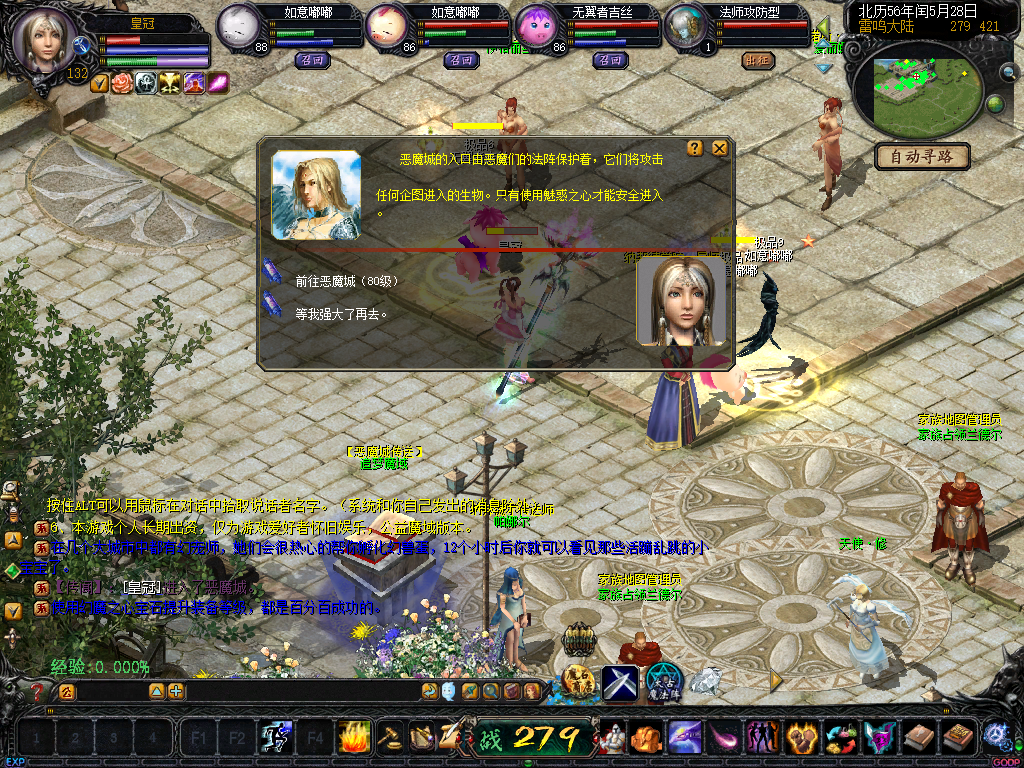1024x768 pixels.
Task: Select the 等我强大了再去 dialogue reply
Action: click(340, 313)
